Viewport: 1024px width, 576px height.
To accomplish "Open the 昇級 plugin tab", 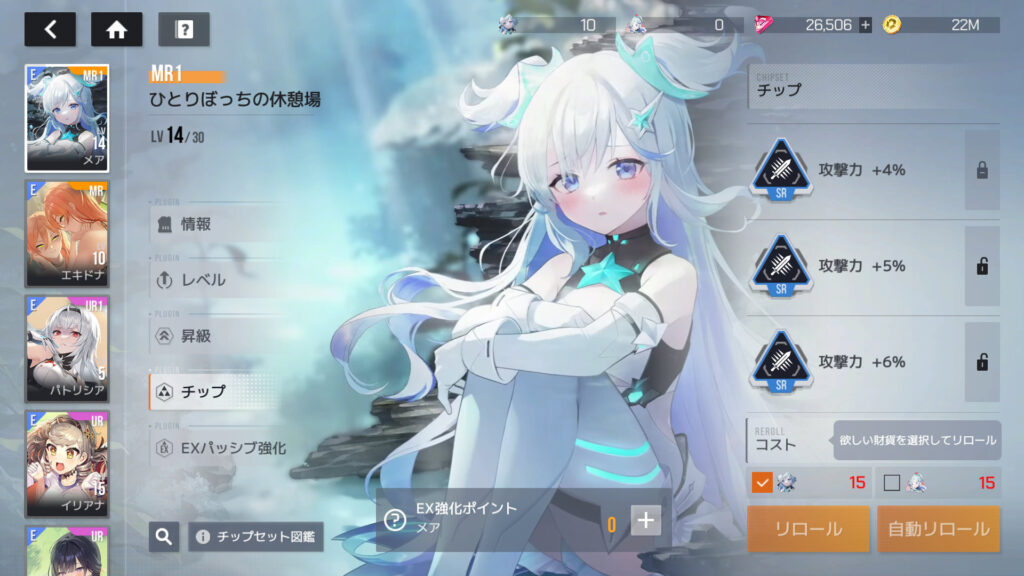I will [x=215, y=336].
